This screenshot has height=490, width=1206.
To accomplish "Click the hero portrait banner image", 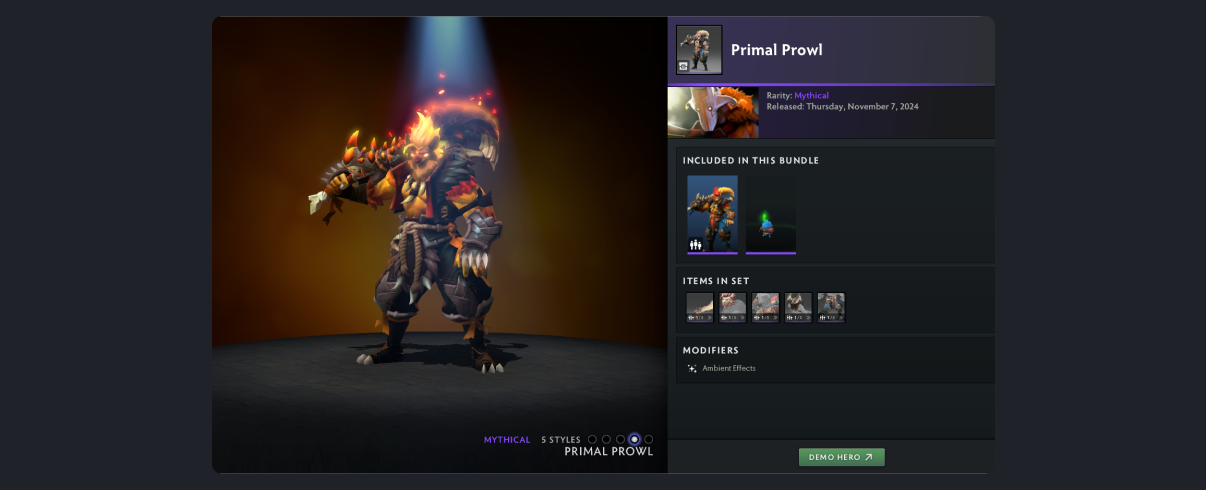I will coord(713,112).
